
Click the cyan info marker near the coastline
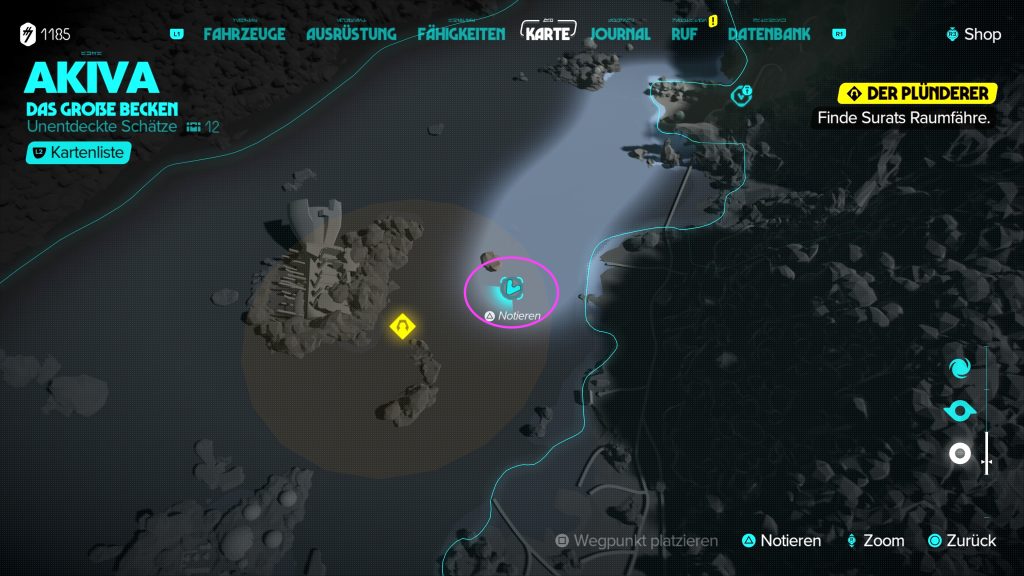[x=741, y=95]
